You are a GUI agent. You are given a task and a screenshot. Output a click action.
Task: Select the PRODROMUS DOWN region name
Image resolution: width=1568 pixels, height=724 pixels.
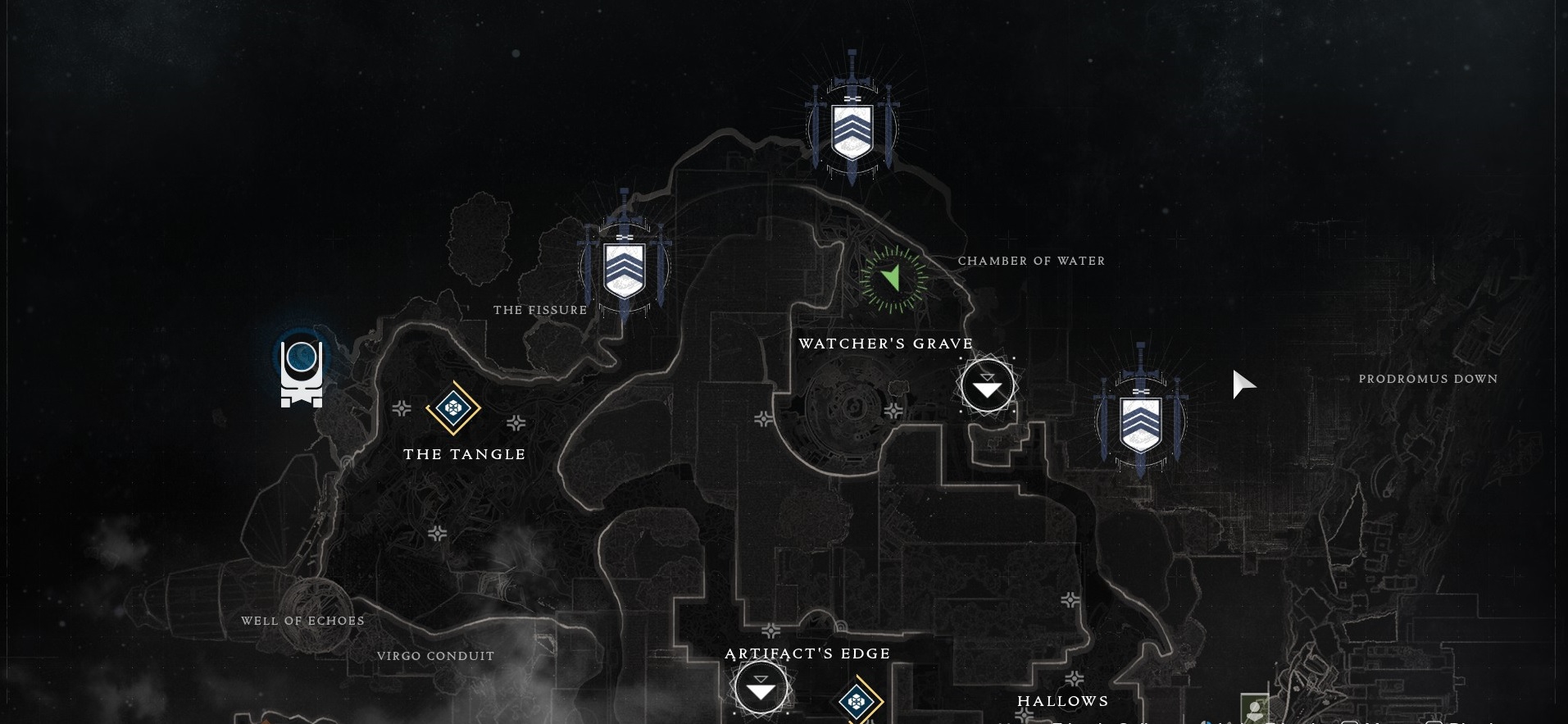click(1428, 379)
